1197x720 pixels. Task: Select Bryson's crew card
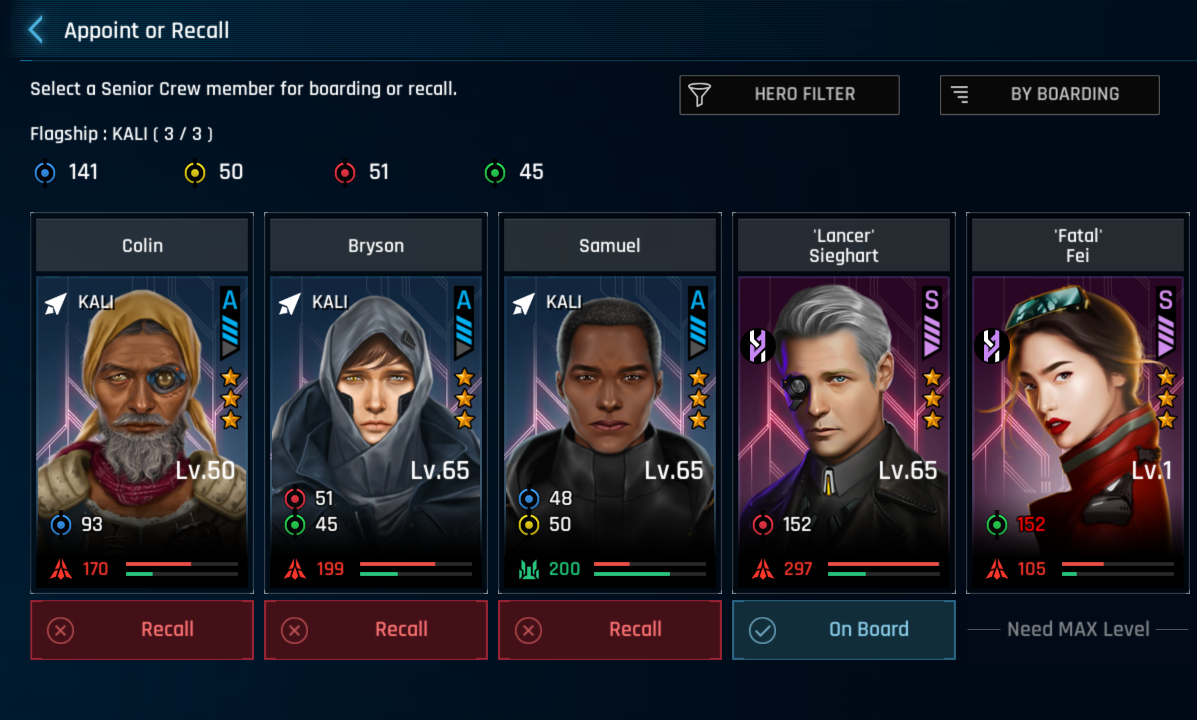tap(376, 410)
